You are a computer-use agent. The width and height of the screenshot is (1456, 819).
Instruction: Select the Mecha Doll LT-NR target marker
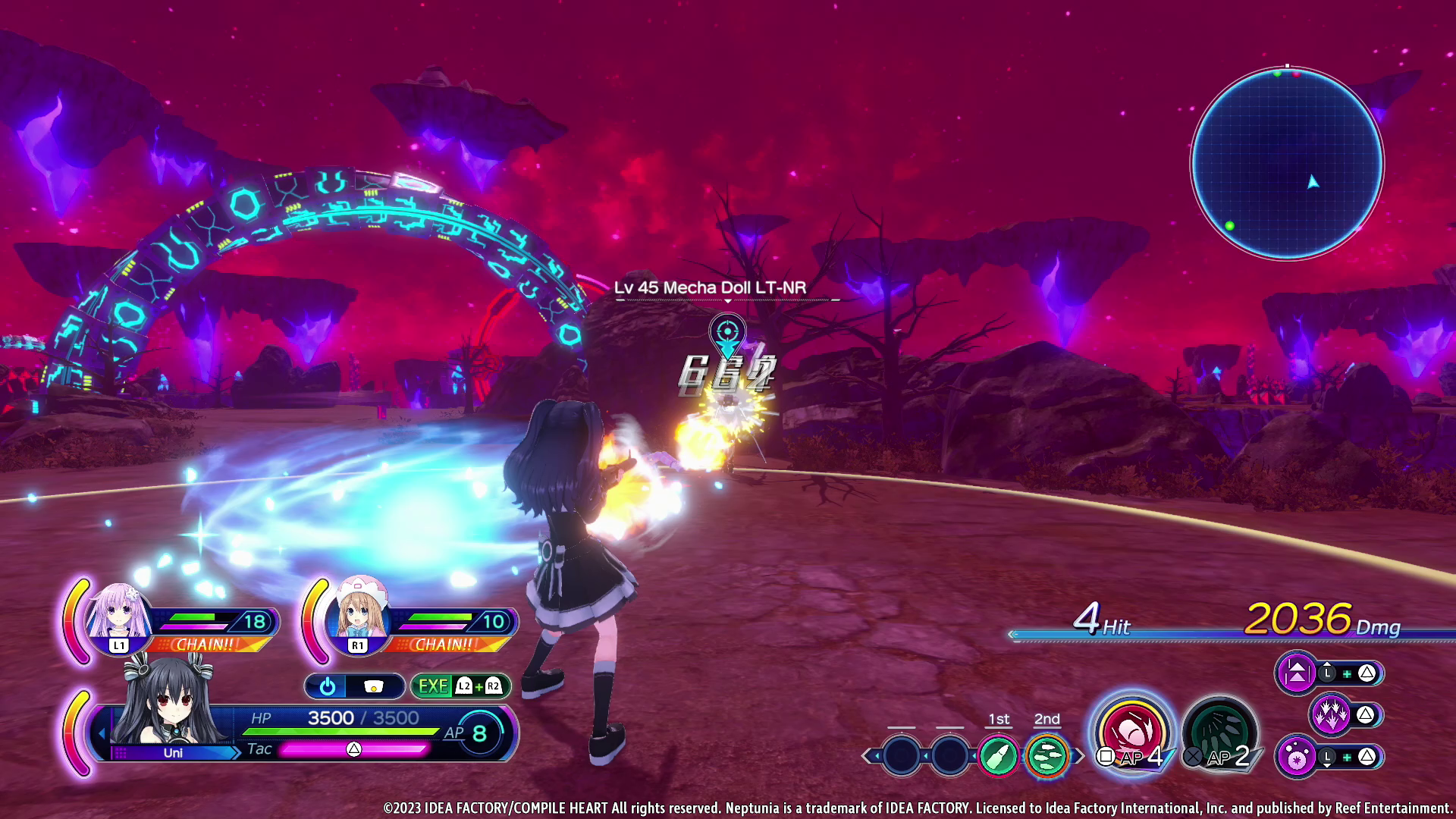tap(727, 333)
